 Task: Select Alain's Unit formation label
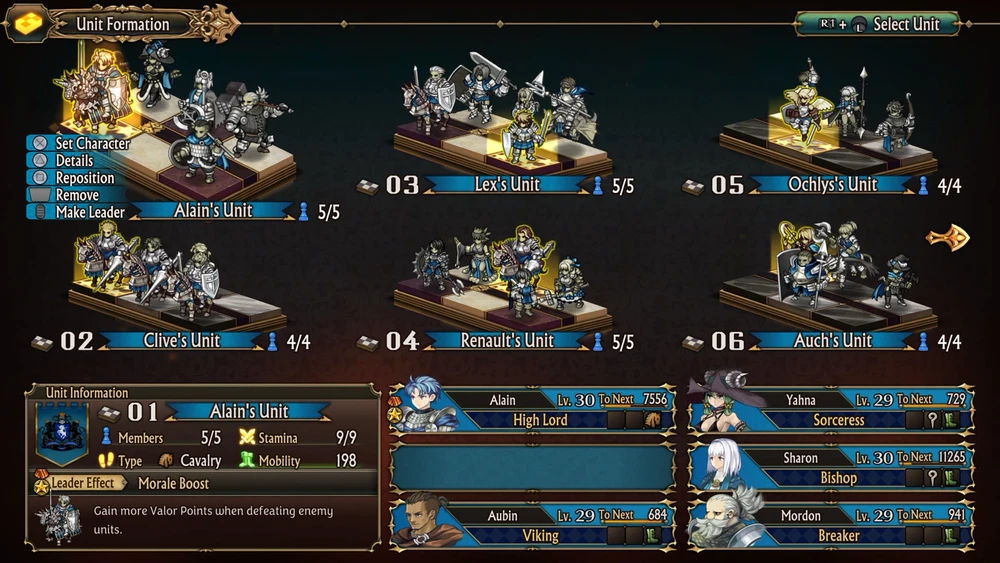216,211
